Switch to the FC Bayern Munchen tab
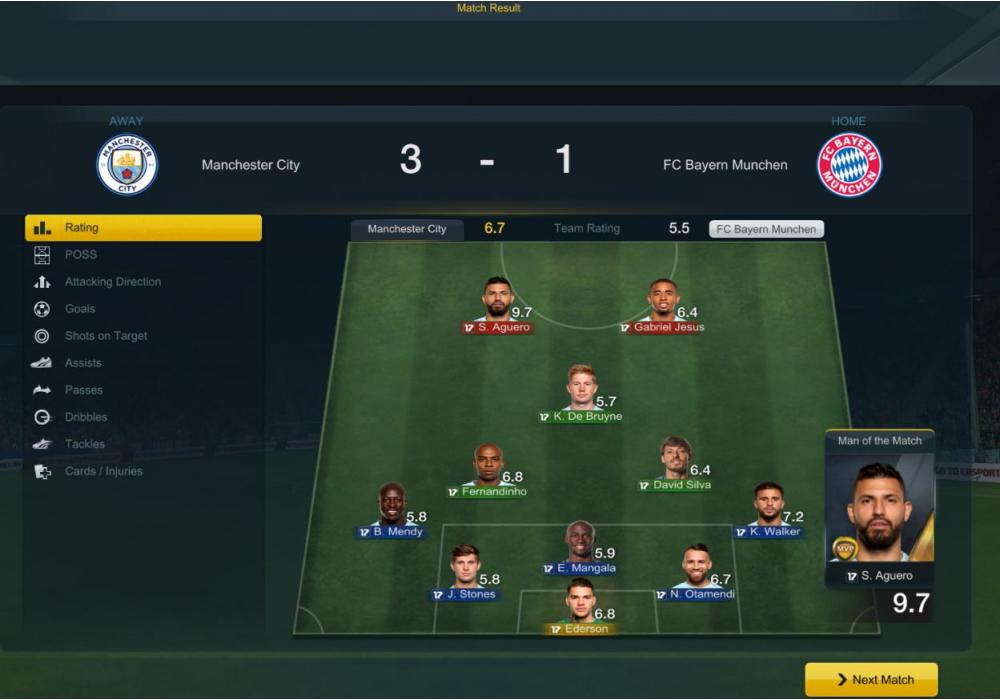Image resolution: width=1000 pixels, height=700 pixels. (x=766, y=229)
